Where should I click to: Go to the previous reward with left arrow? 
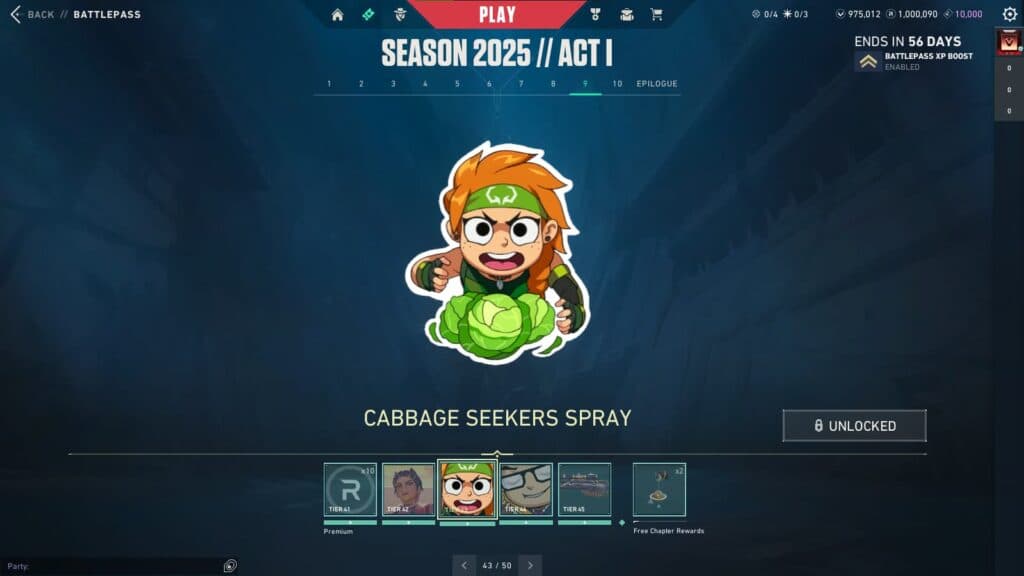464,565
